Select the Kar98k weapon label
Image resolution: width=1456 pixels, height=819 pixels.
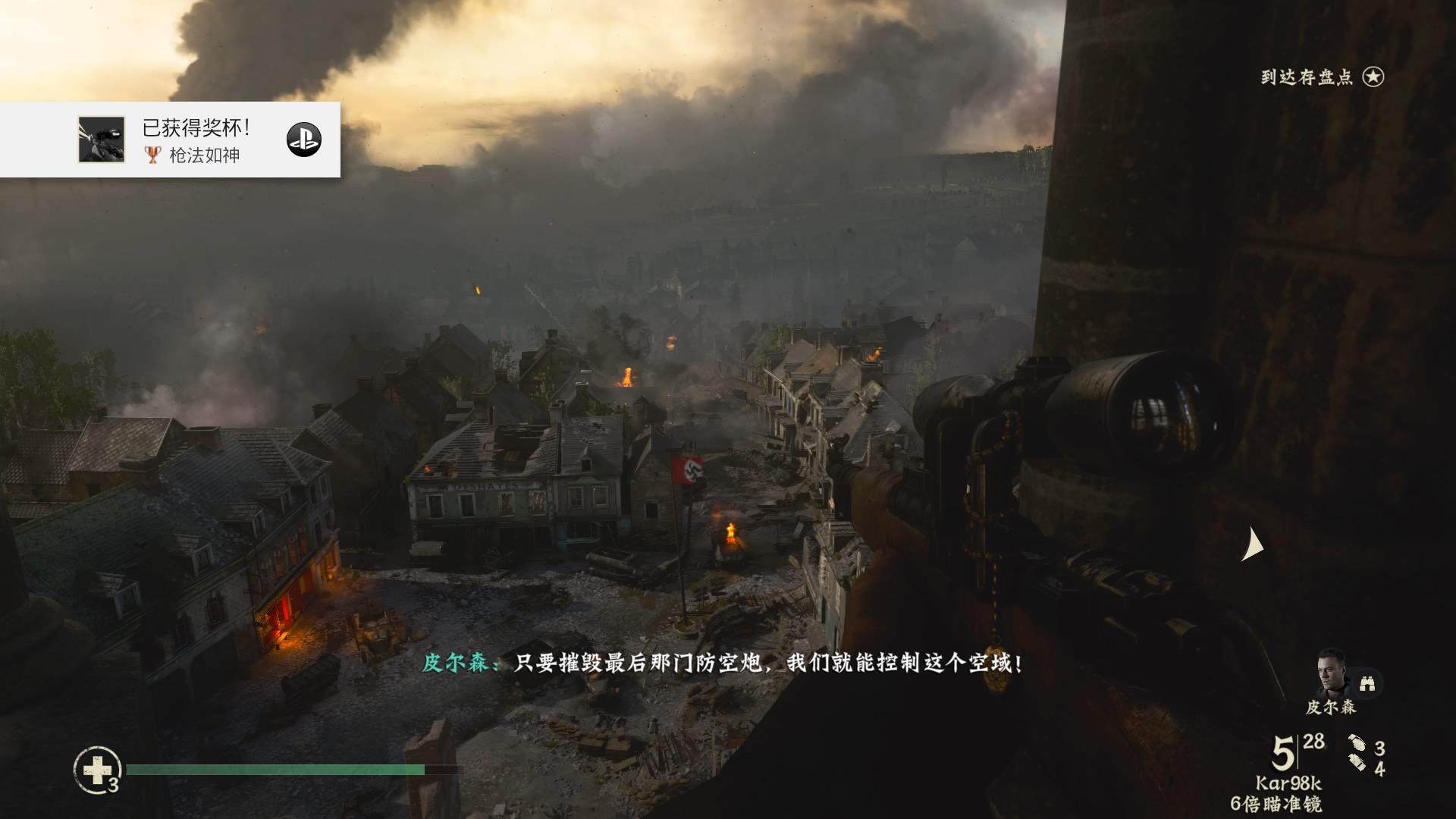1288,783
